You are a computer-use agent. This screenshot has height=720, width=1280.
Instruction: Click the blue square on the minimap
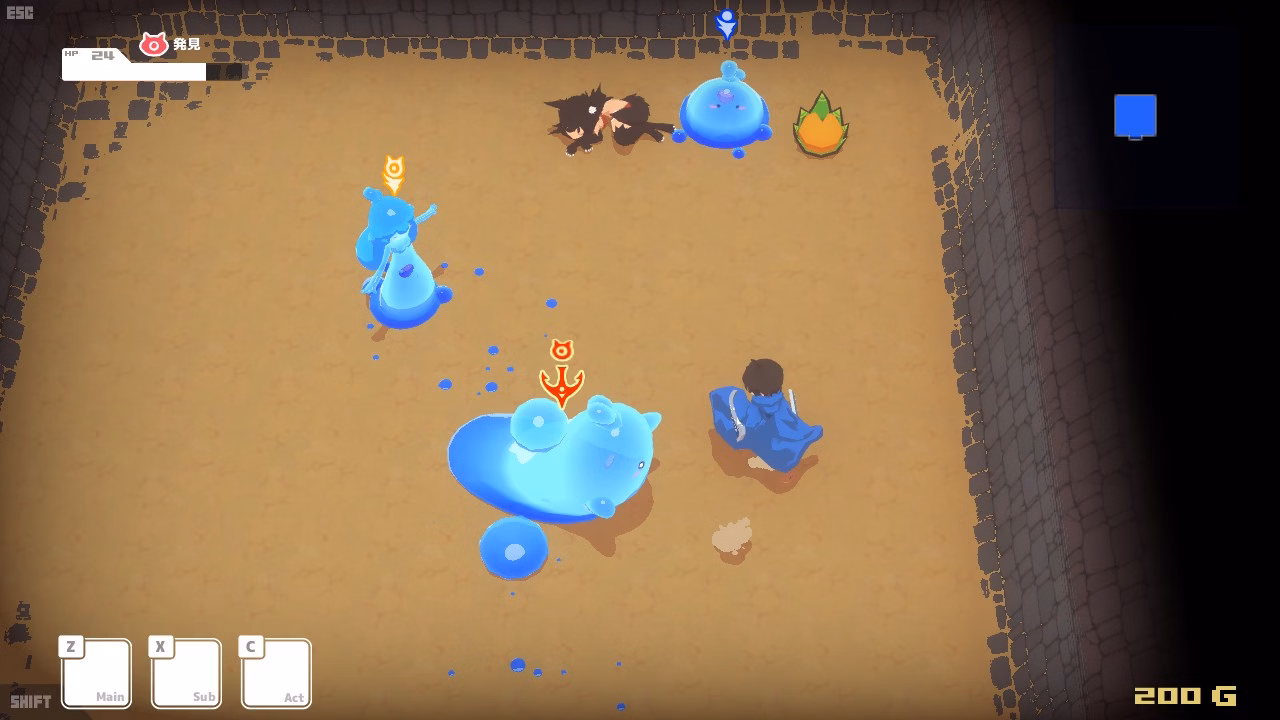click(1135, 115)
